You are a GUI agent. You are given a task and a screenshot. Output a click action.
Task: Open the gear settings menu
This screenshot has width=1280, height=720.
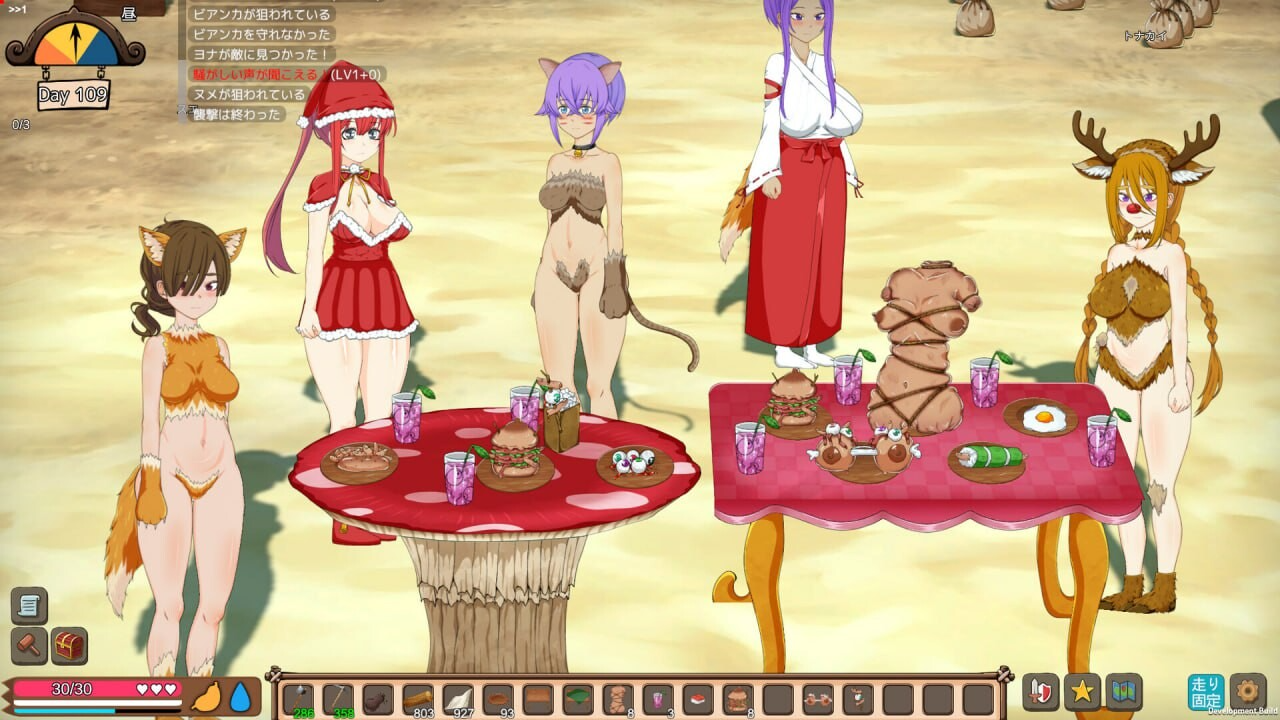pos(1247,692)
